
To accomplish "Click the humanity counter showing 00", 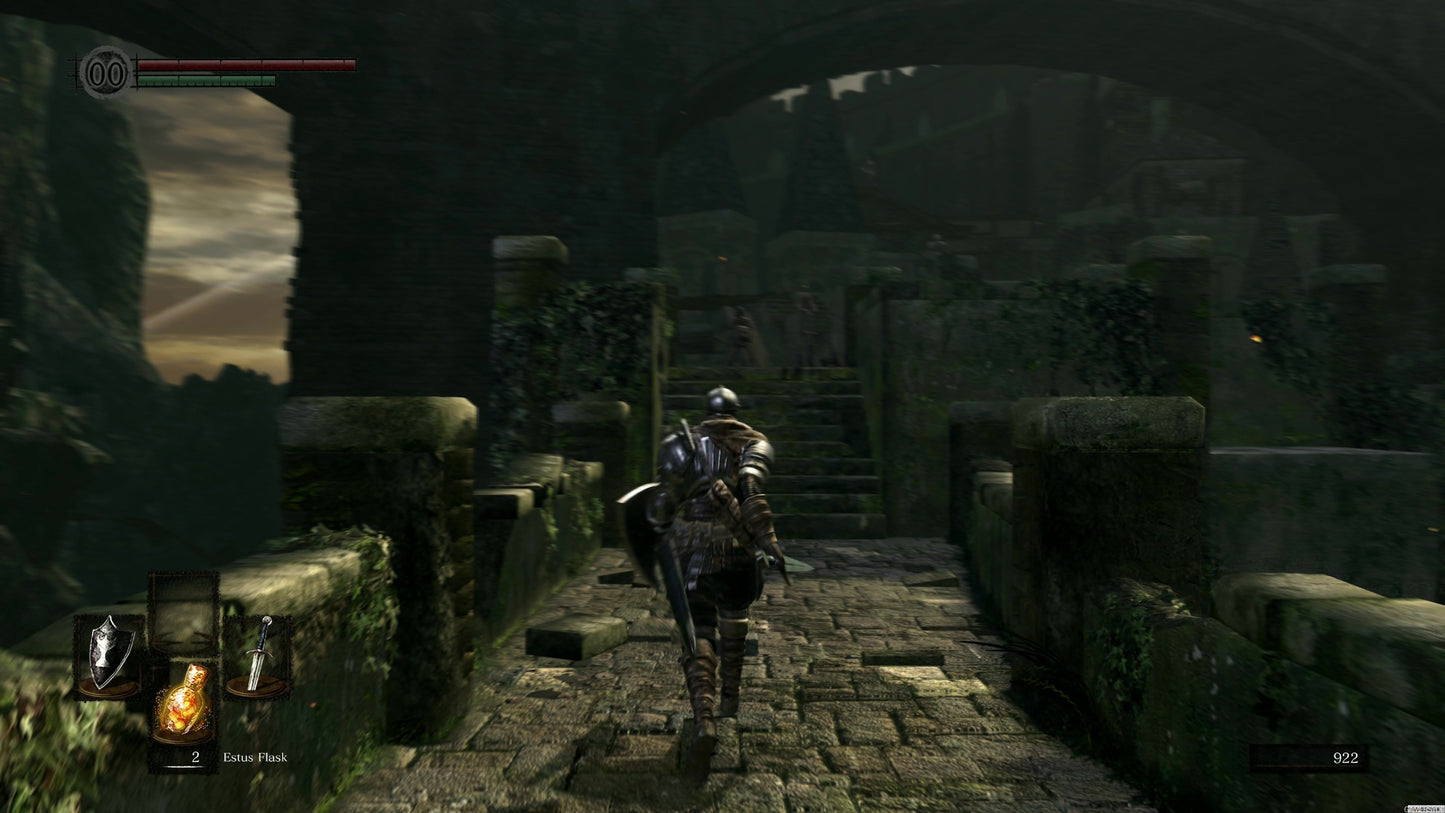I will click(105, 71).
